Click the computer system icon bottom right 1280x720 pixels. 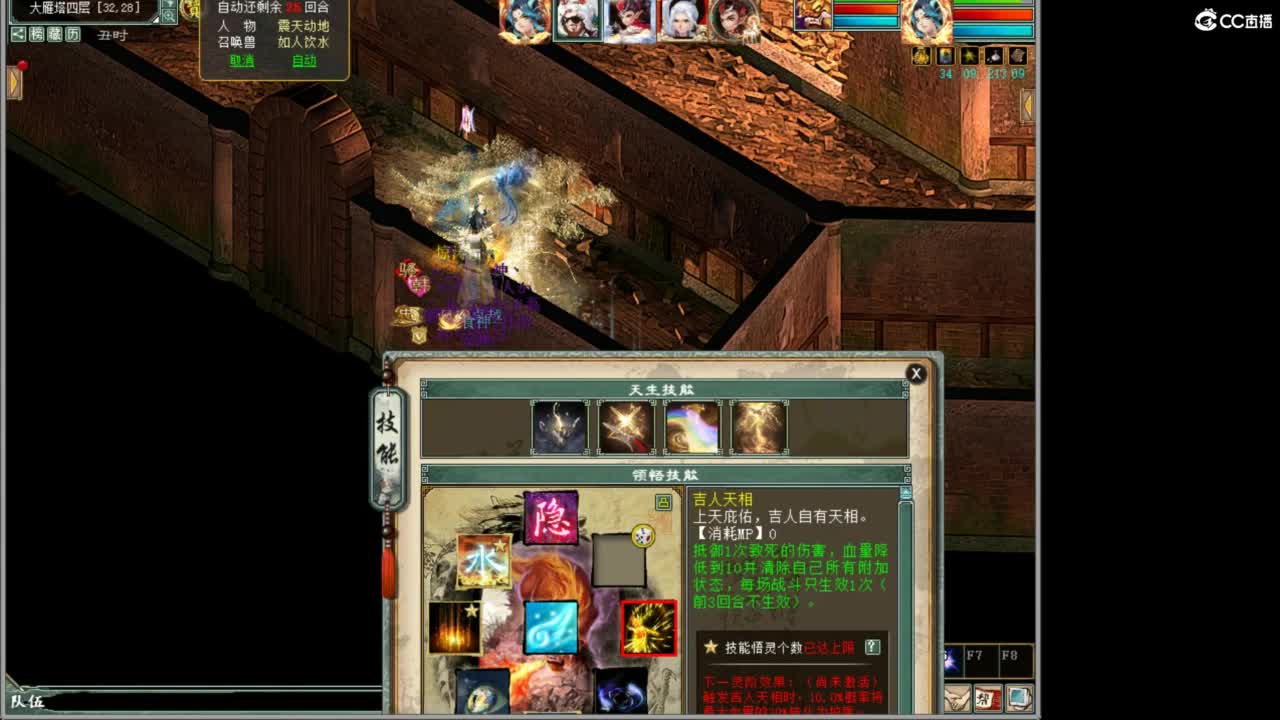pyautogui.click(x=1019, y=698)
